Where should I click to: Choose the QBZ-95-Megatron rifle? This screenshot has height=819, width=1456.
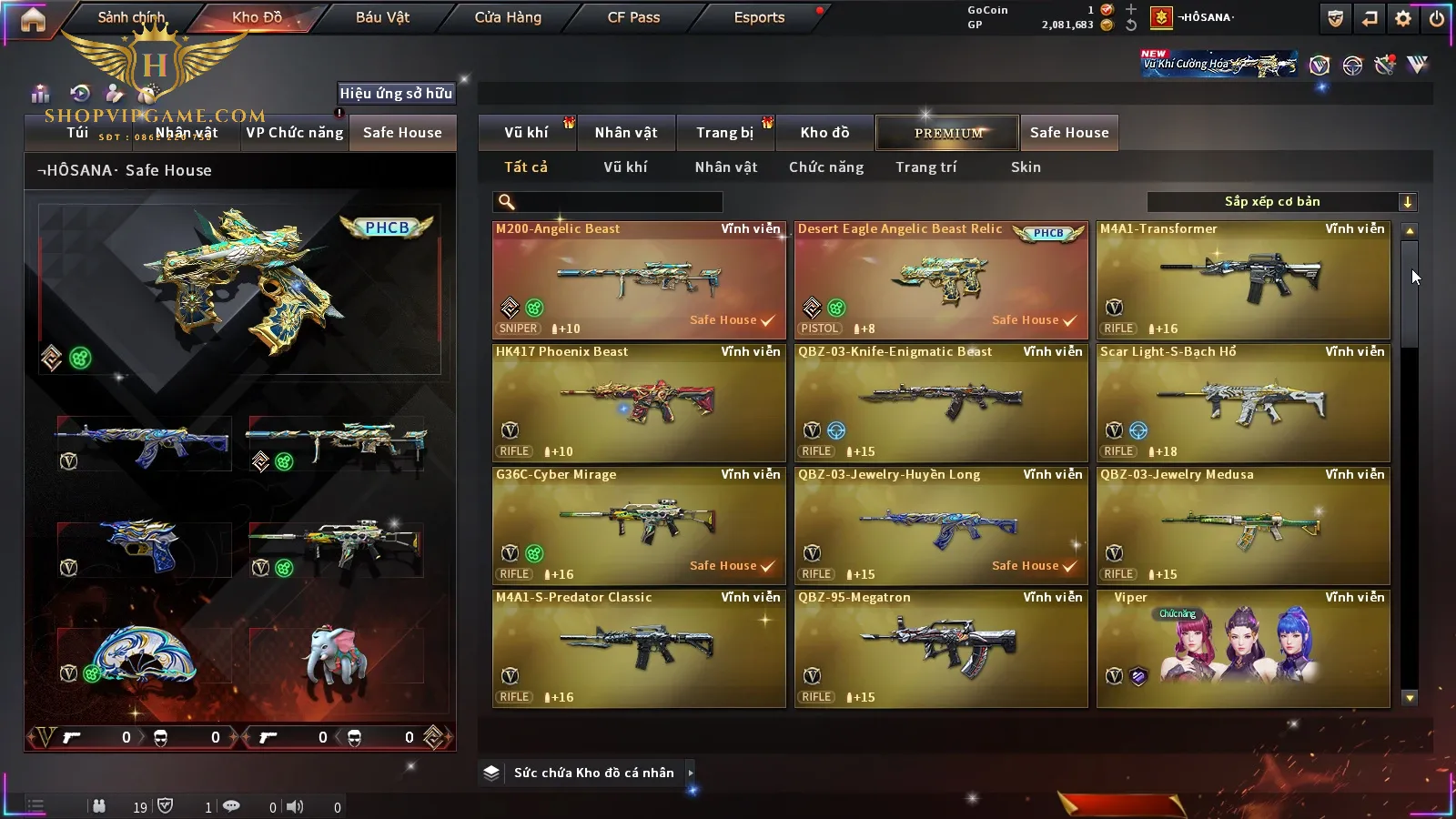pyautogui.click(x=941, y=649)
